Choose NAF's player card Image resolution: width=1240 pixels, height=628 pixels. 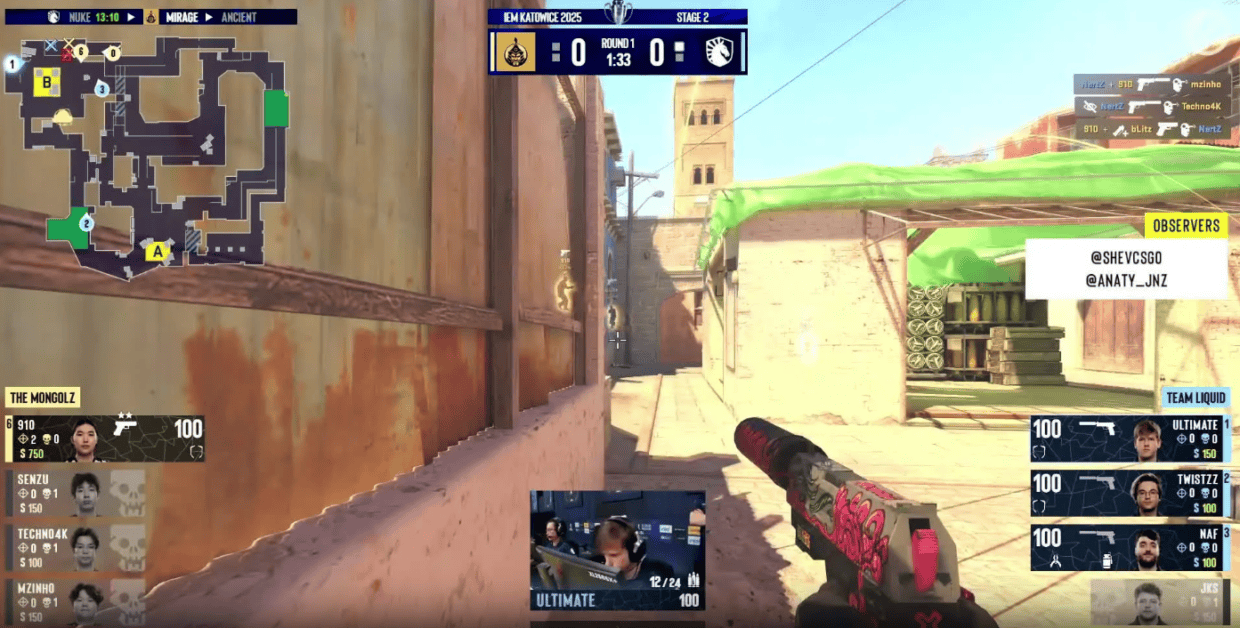coord(1129,547)
